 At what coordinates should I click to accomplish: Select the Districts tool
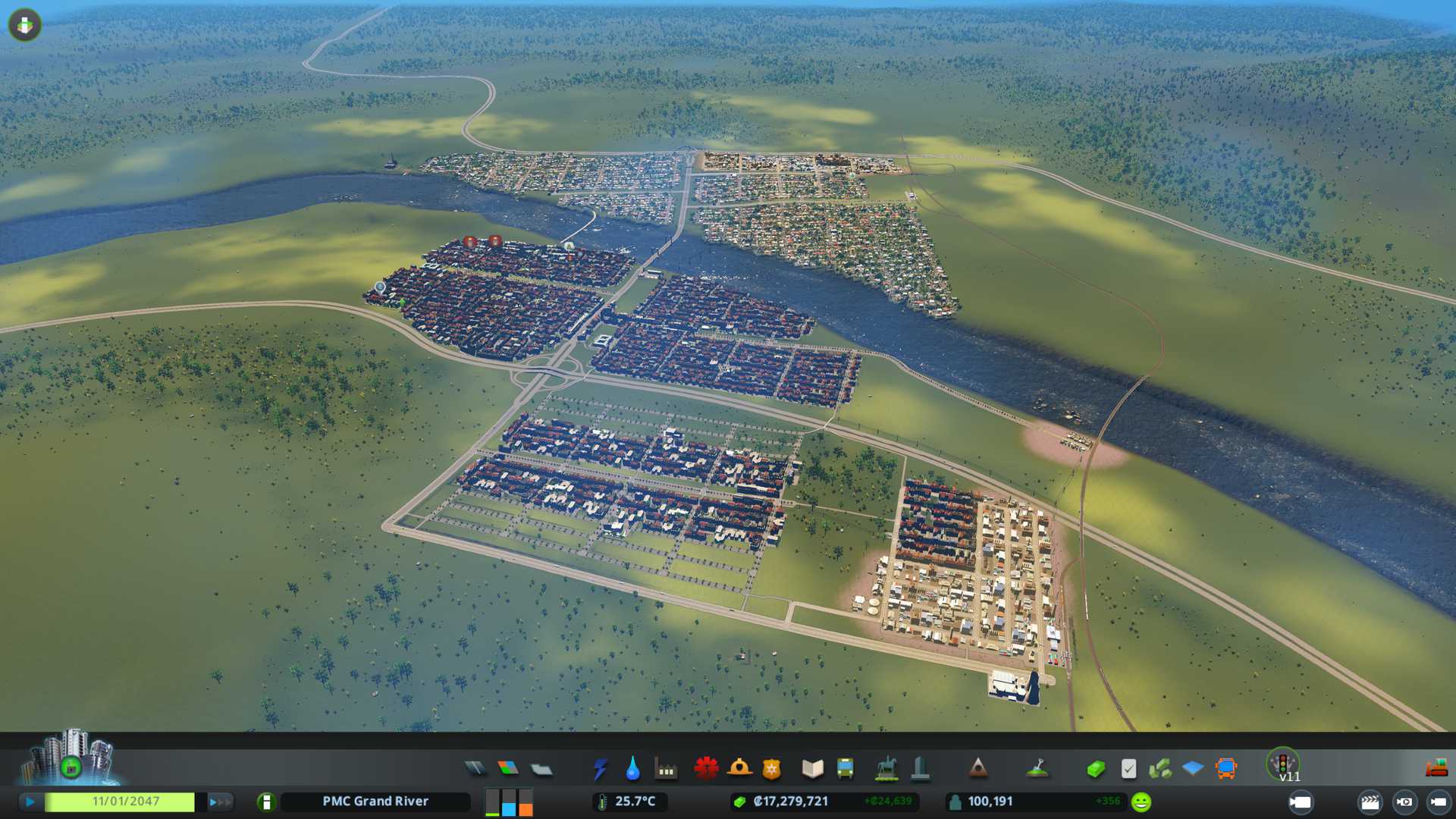point(541,769)
